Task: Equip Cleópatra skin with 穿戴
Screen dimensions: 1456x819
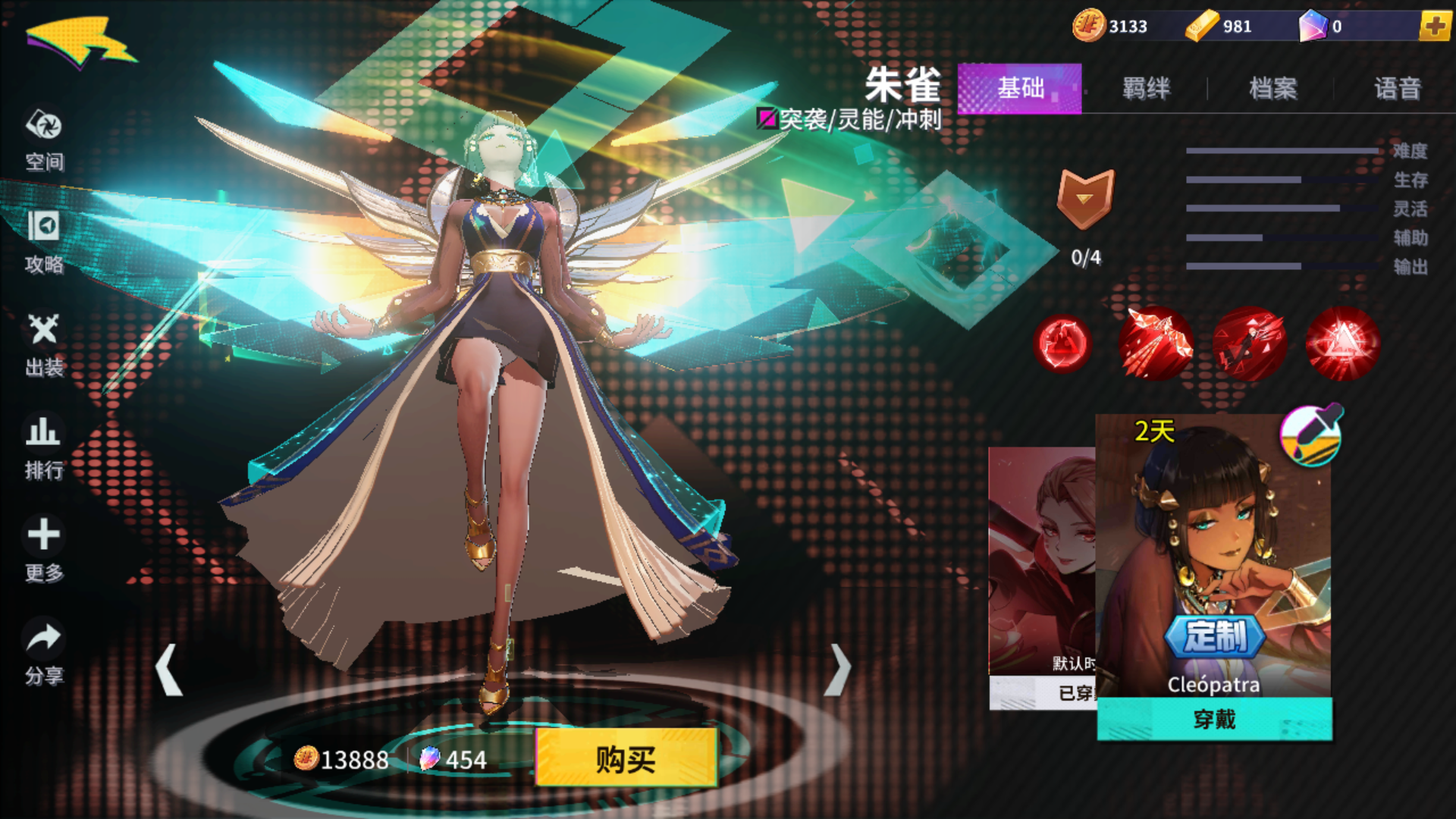Action: pos(1214,719)
